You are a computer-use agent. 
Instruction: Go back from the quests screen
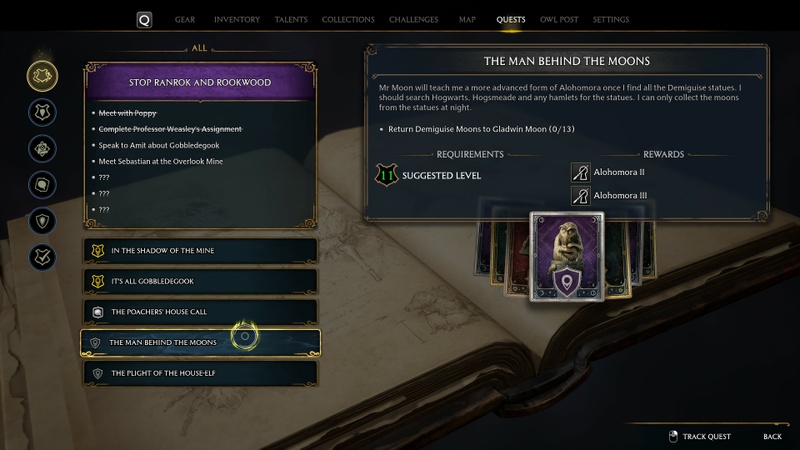pos(772,436)
